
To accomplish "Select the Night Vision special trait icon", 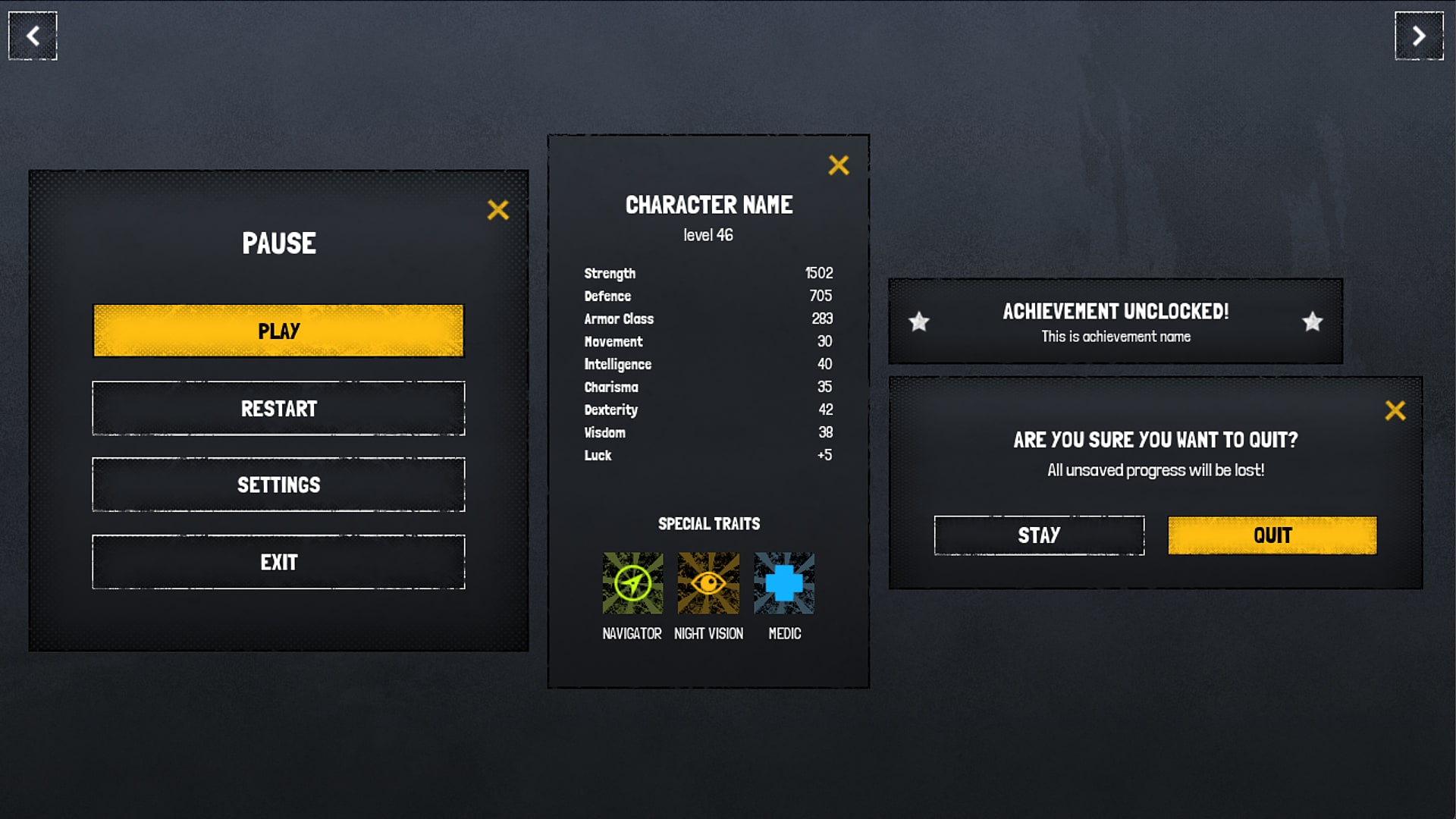I will point(708,583).
